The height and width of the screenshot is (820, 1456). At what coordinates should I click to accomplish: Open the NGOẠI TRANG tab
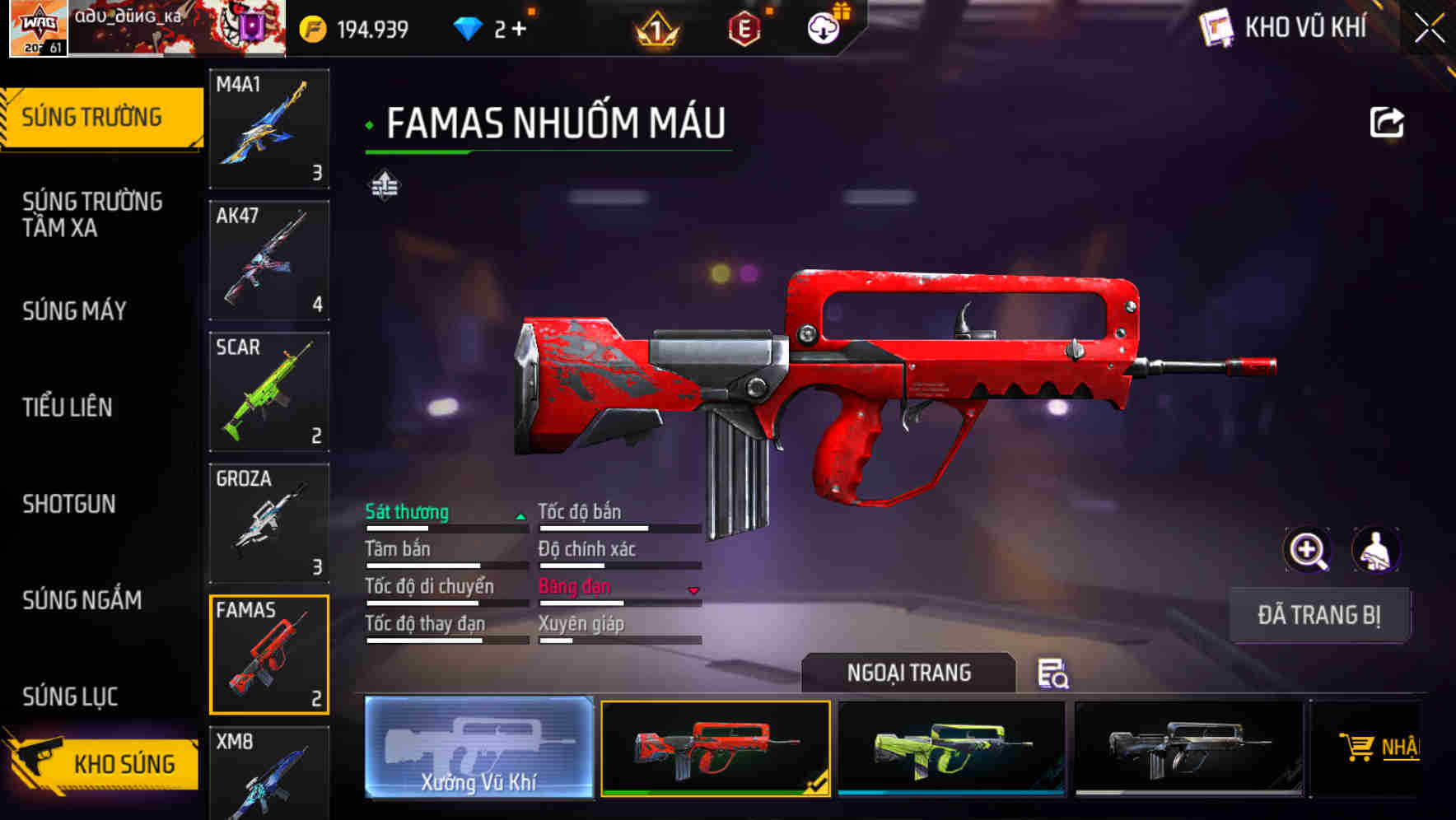point(910,673)
